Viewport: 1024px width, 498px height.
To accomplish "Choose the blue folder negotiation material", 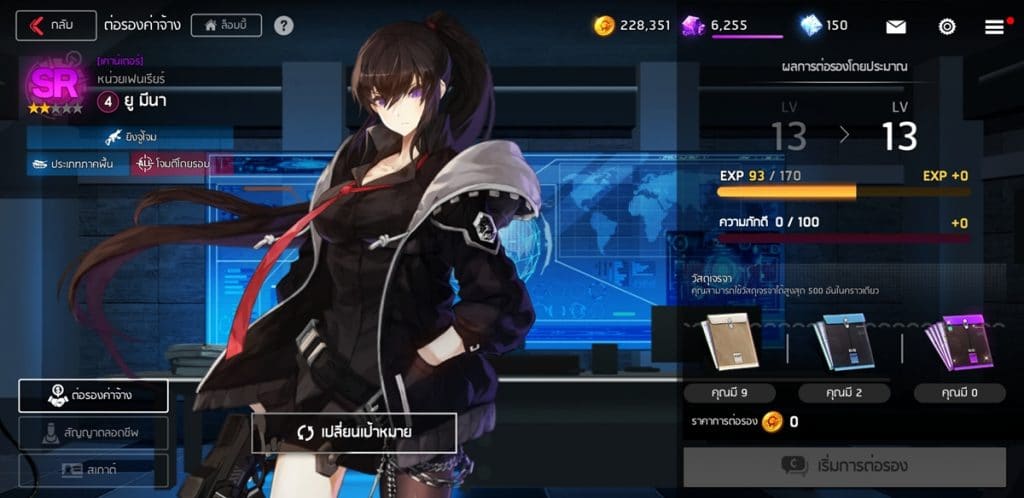I will coord(842,343).
